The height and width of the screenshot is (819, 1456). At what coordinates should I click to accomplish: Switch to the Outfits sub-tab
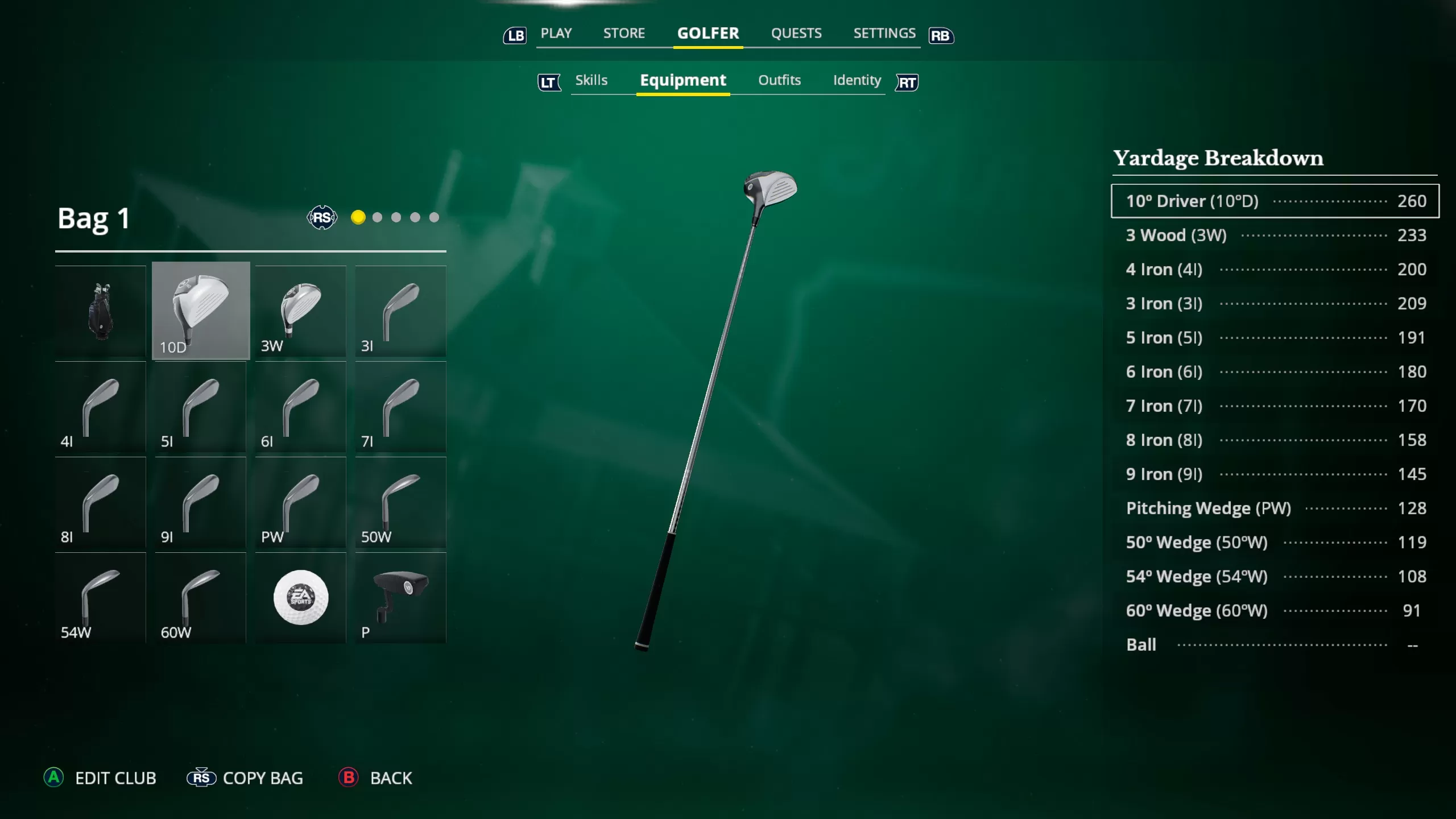coord(779,80)
